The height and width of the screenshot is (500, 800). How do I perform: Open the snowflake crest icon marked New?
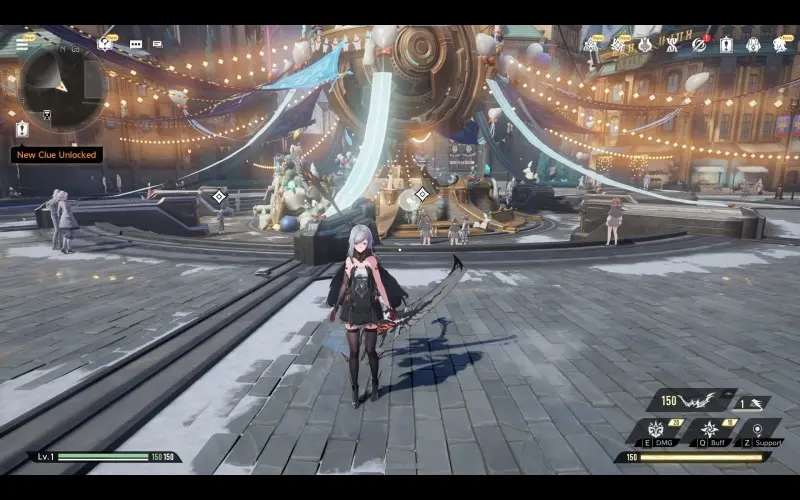point(618,45)
